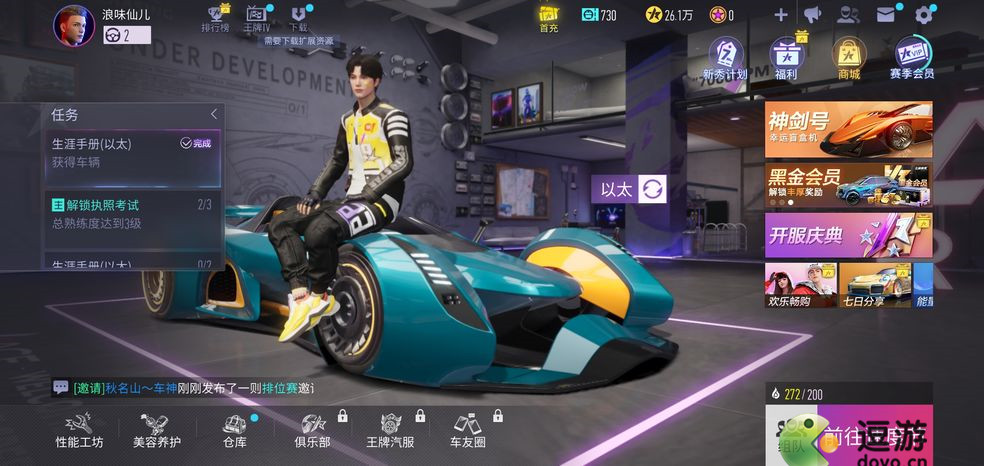Open the player avatar profile

pos(73,25)
